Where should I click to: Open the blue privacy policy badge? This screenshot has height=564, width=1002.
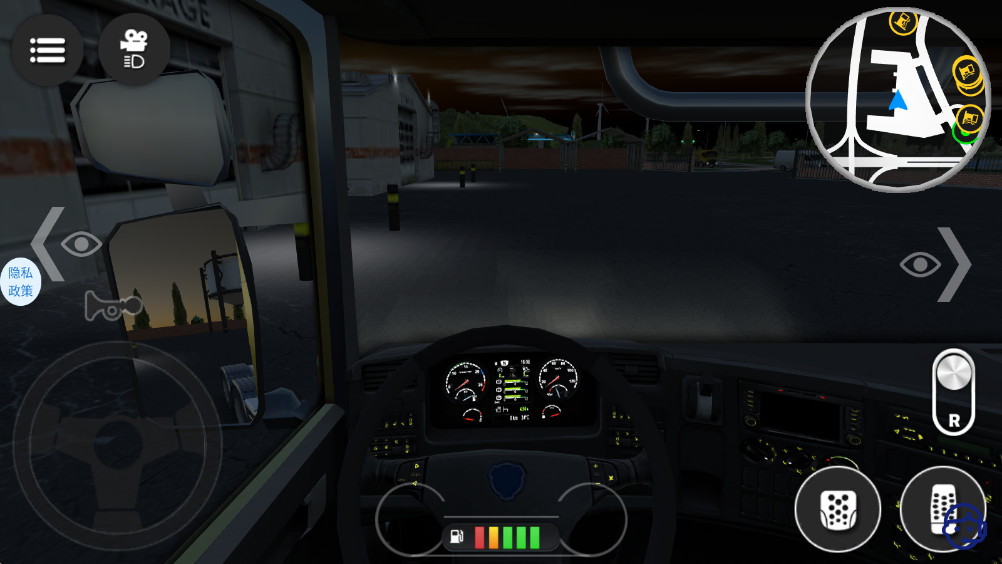tap(20, 281)
